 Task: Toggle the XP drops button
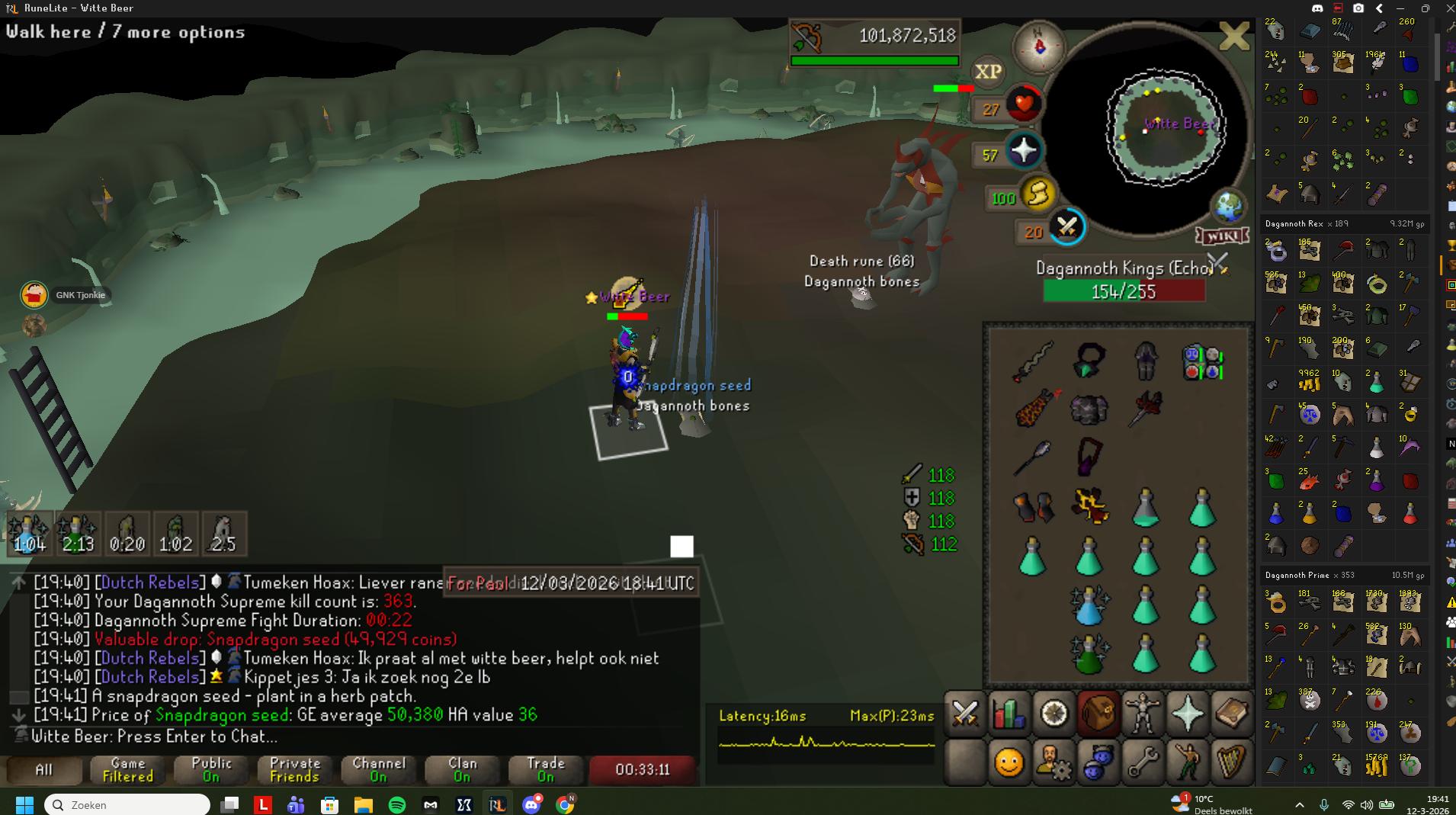(x=988, y=72)
